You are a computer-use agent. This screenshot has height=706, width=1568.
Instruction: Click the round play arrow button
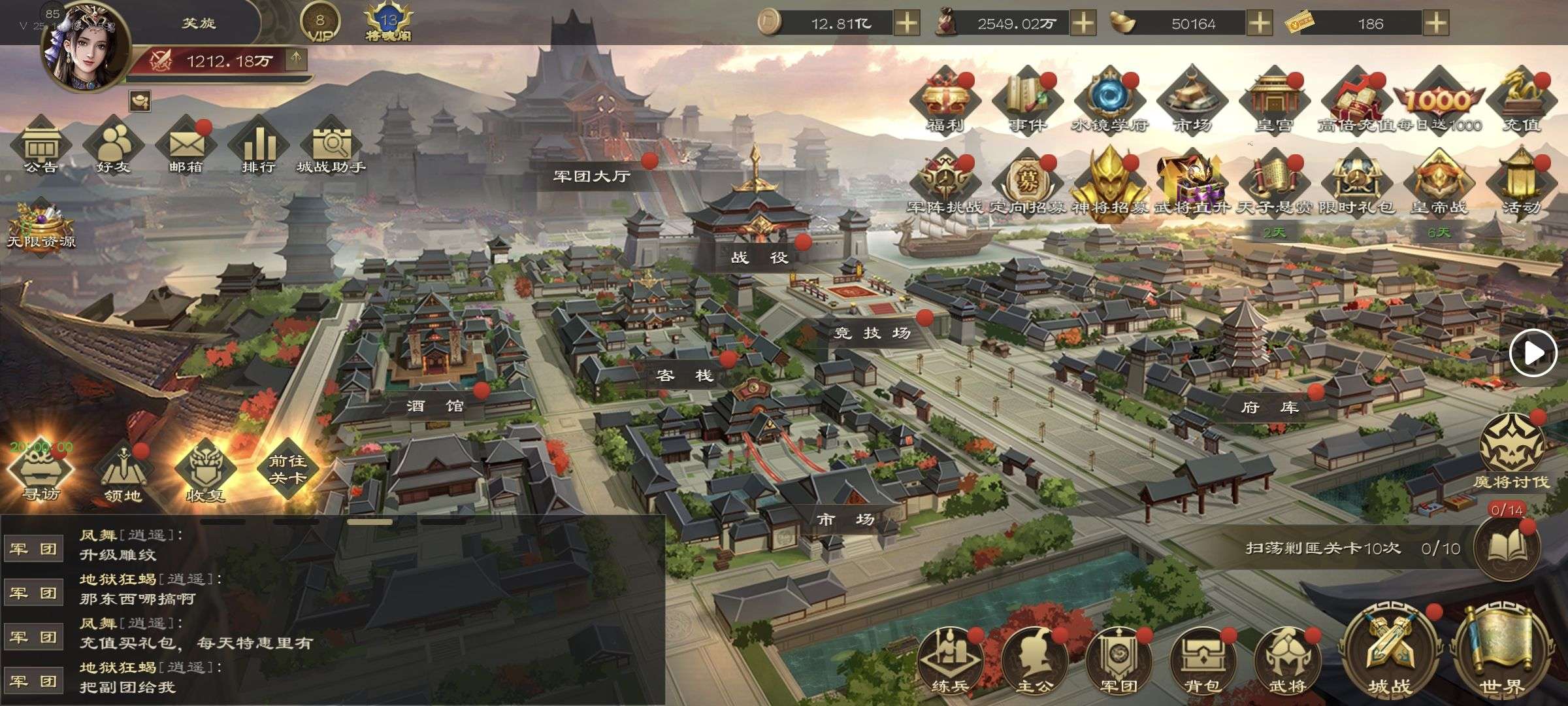[x=1533, y=353]
